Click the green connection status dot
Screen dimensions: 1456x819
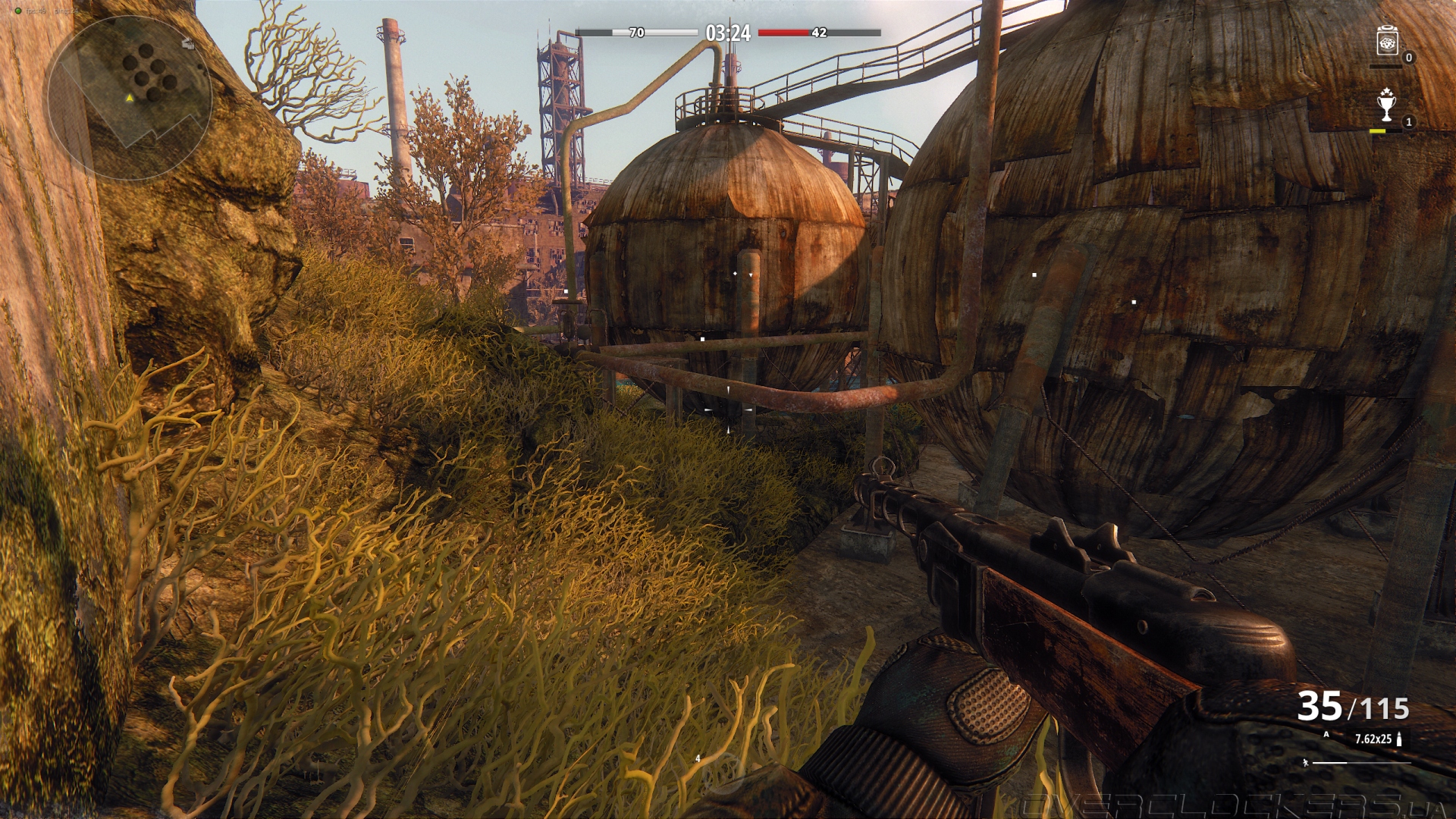tap(18, 11)
